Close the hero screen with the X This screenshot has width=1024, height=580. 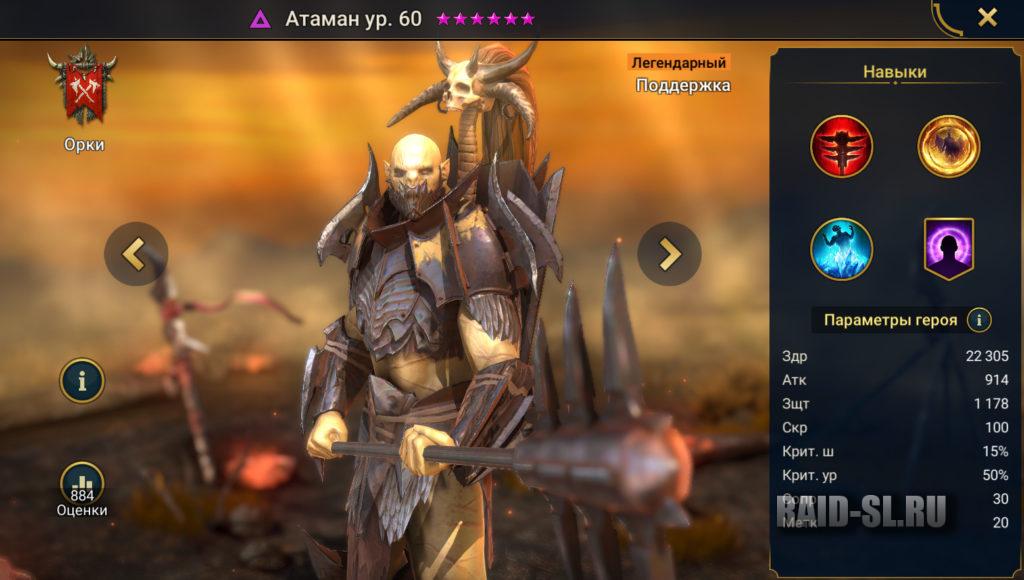[x=987, y=18]
